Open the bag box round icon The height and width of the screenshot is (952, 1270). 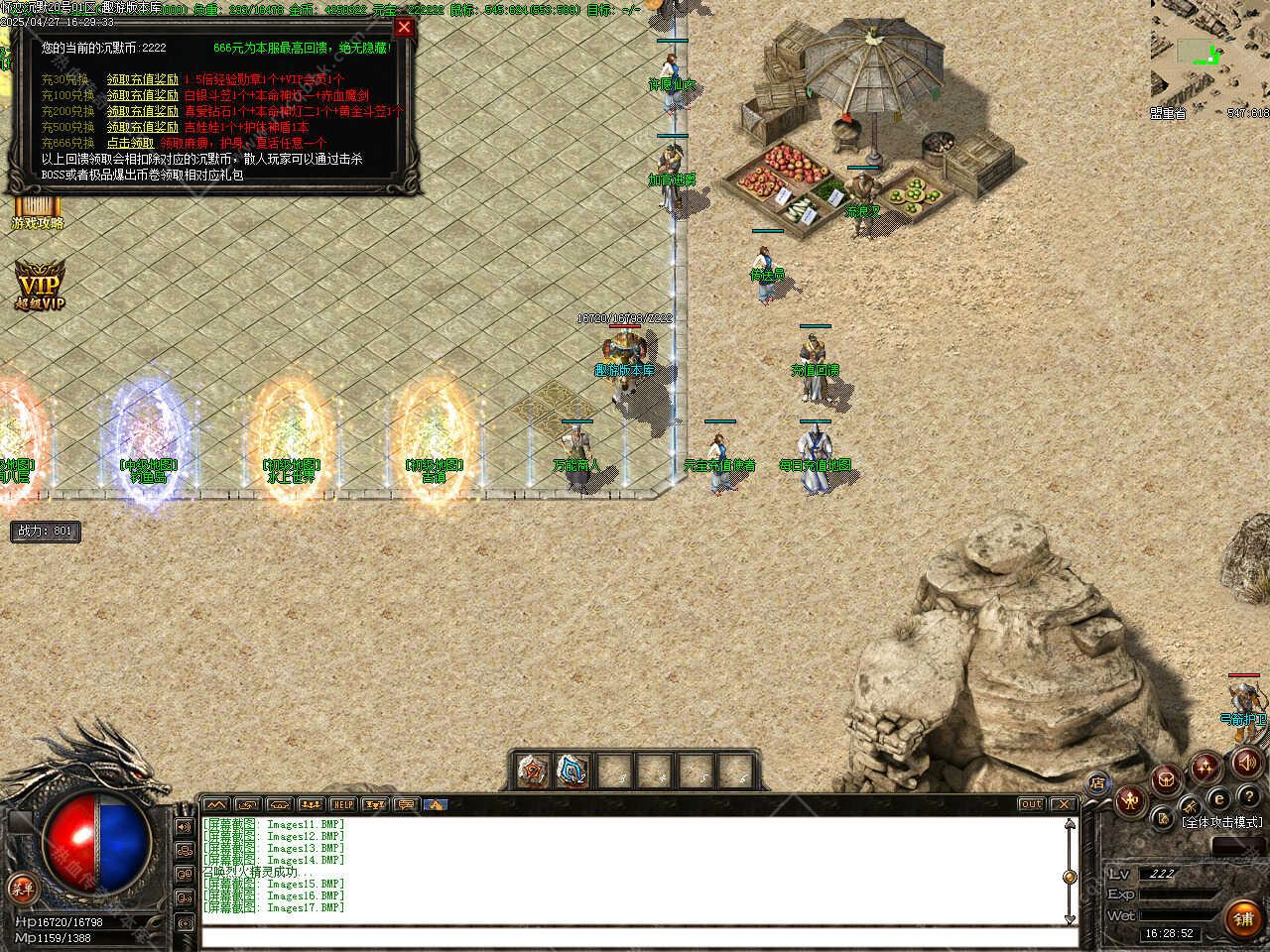(1168, 778)
